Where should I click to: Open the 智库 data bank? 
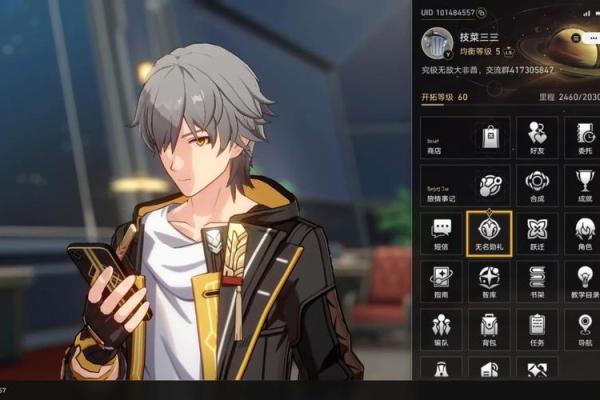point(489,281)
